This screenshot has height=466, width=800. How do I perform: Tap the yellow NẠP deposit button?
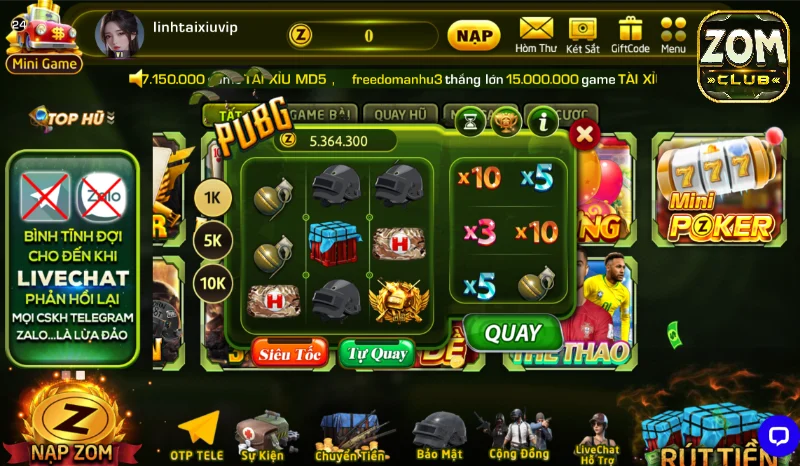(x=473, y=36)
